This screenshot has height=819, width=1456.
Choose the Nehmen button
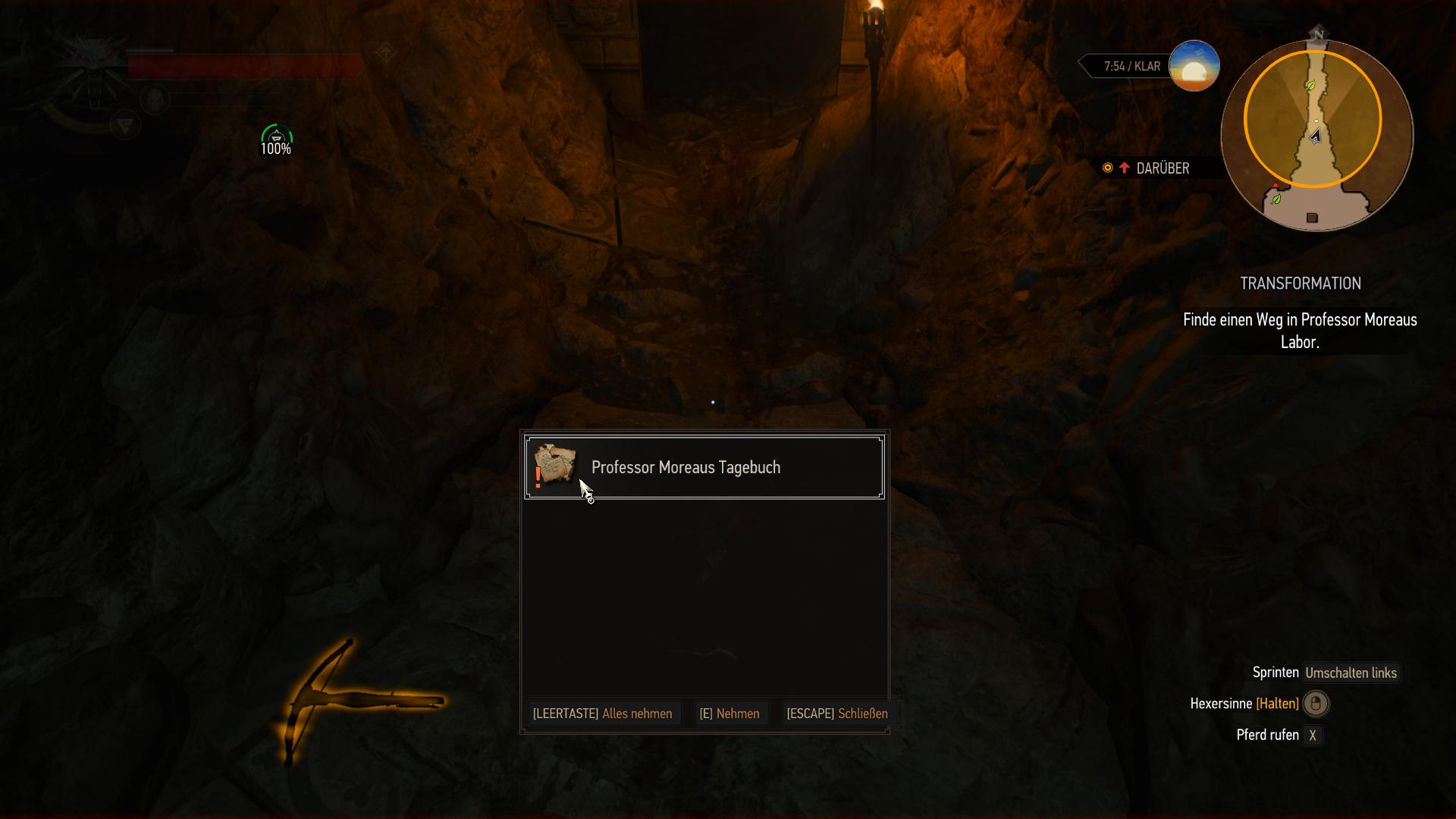[730, 714]
